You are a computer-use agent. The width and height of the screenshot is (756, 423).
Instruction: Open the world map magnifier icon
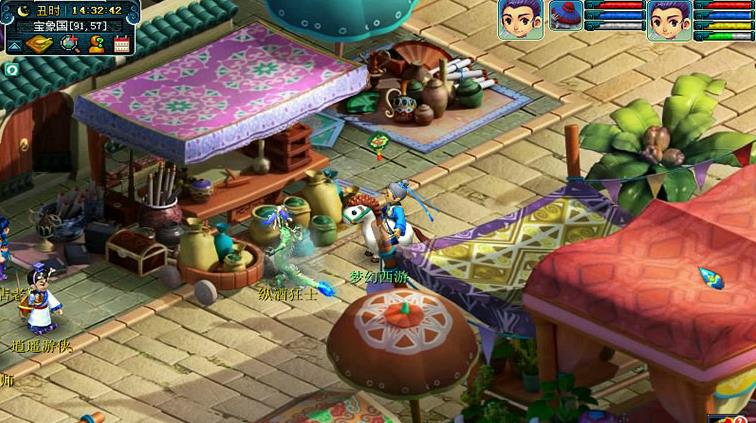[x=69, y=44]
